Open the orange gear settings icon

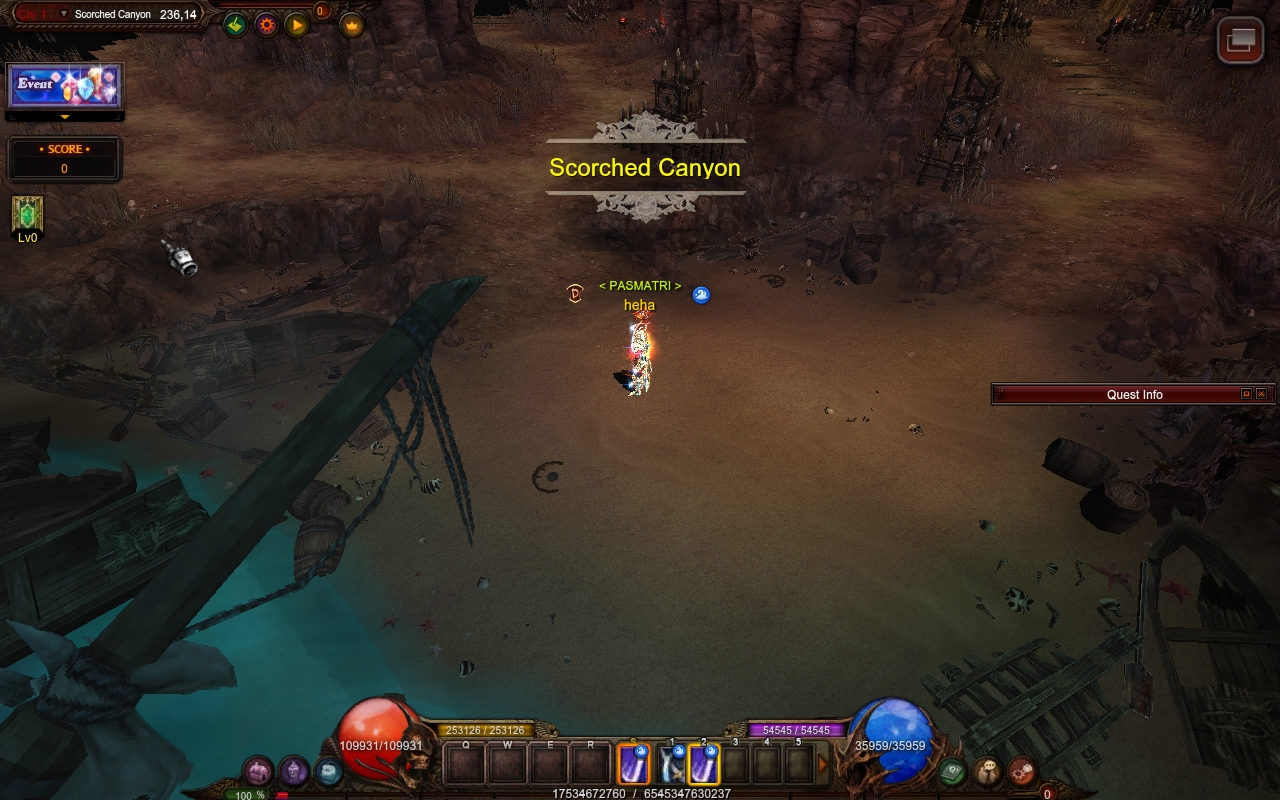pos(266,25)
